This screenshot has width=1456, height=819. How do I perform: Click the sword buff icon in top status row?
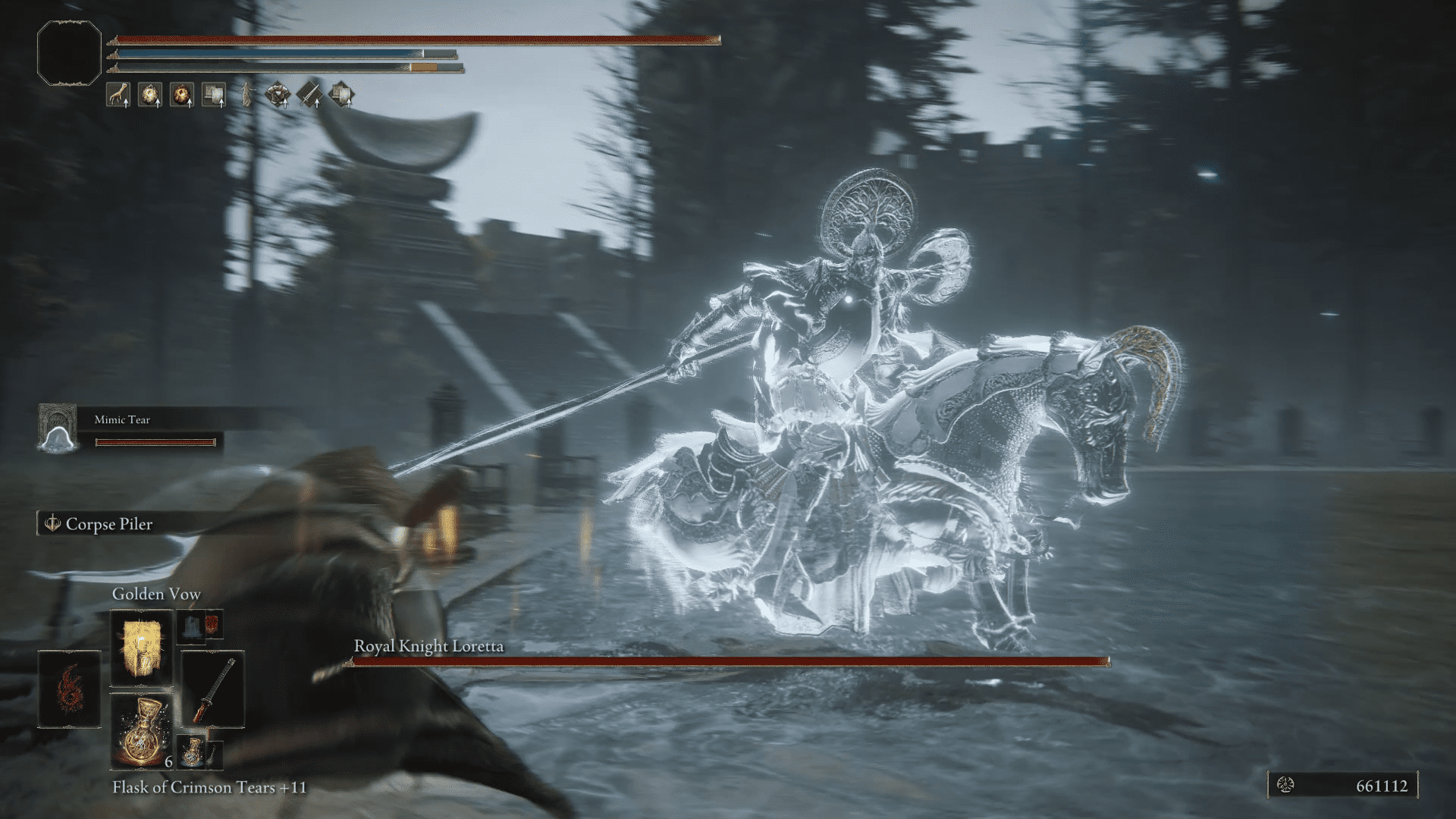tap(311, 95)
